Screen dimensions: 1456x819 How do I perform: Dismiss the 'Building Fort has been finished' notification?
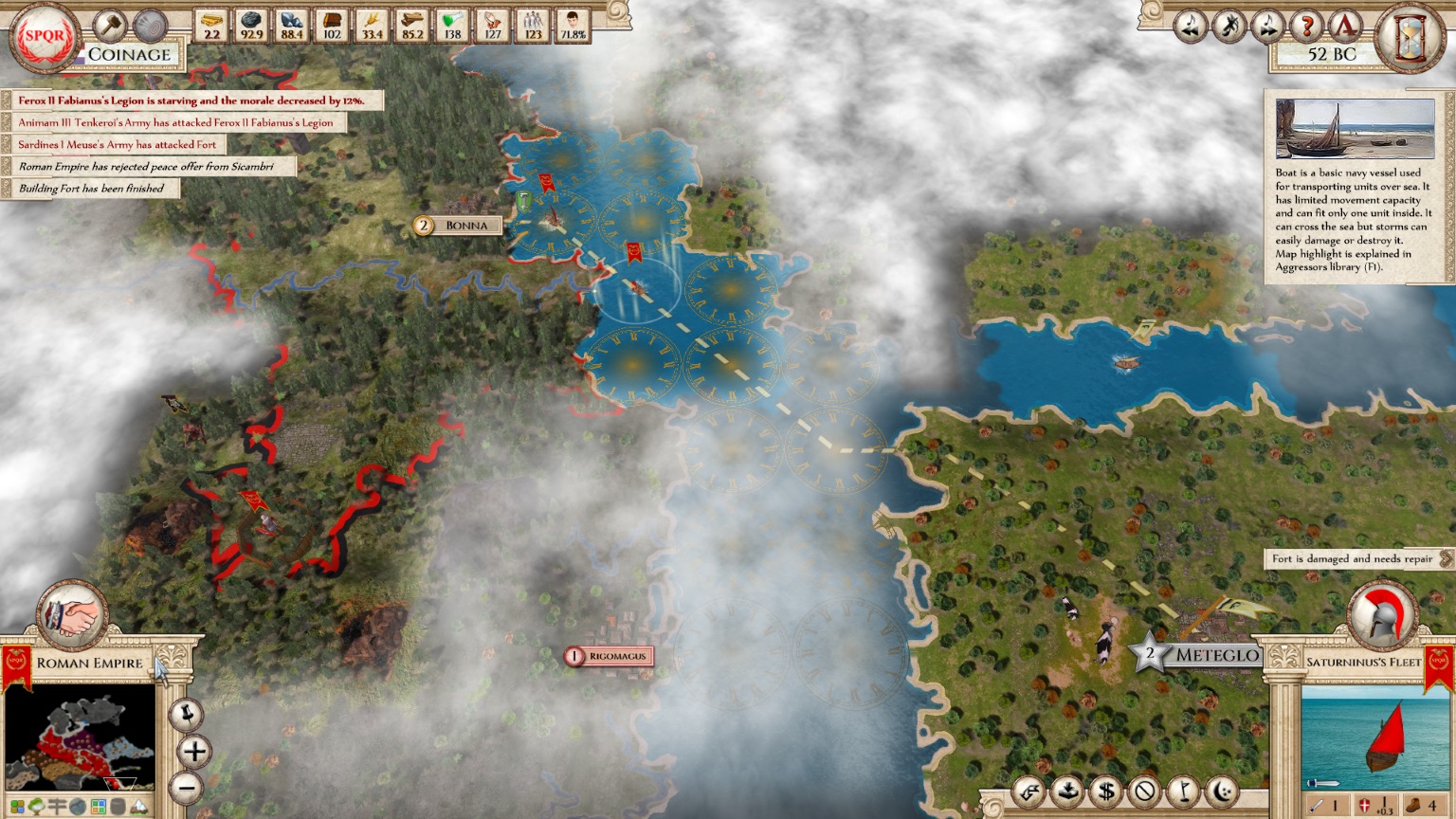pyautogui.click(x=91, y=189)
